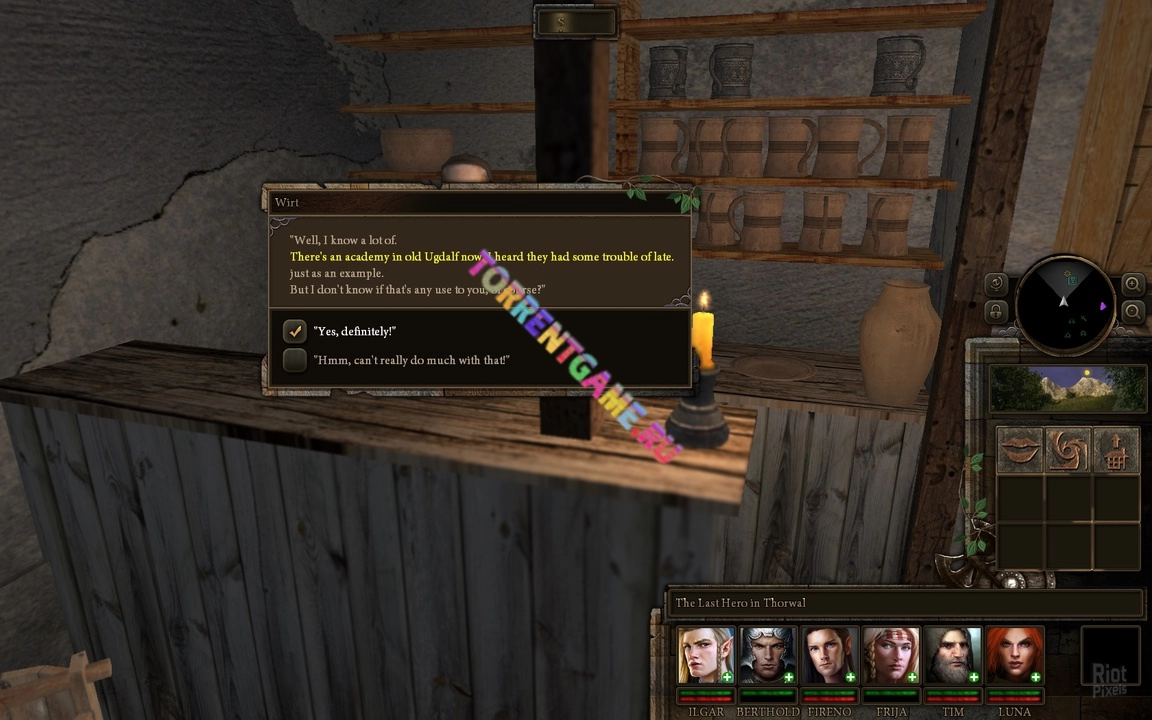Click the green plus on Luna's portrait
The height and width of the screenshot is (720, 1152).
point(1036,678)
